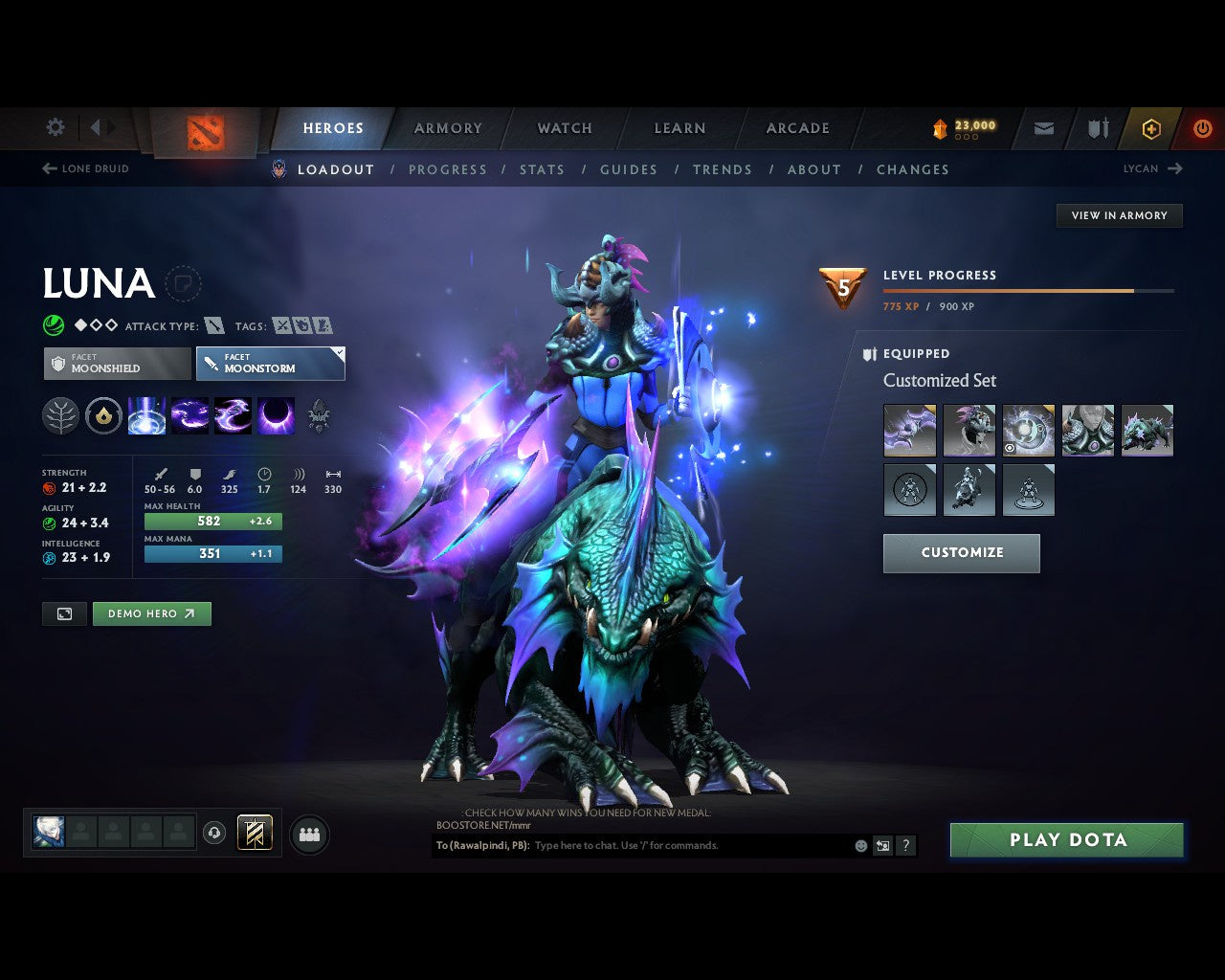The width and height of the screenshot is (1225, 980).
Task: Select the Arcade tab
Action: [x=798, y=128]
